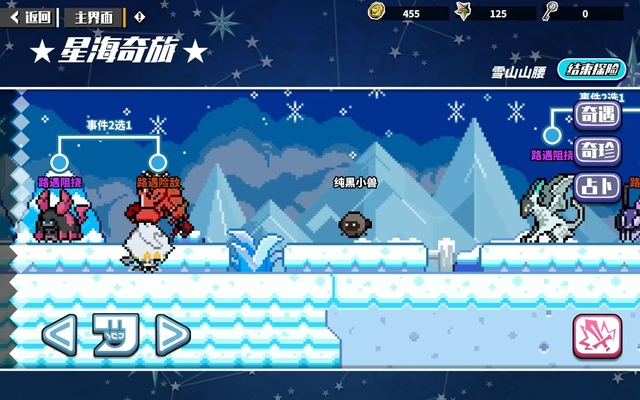Select the purple 路遇阻挠 node under 事件2选1

click(x=59, y=162)
